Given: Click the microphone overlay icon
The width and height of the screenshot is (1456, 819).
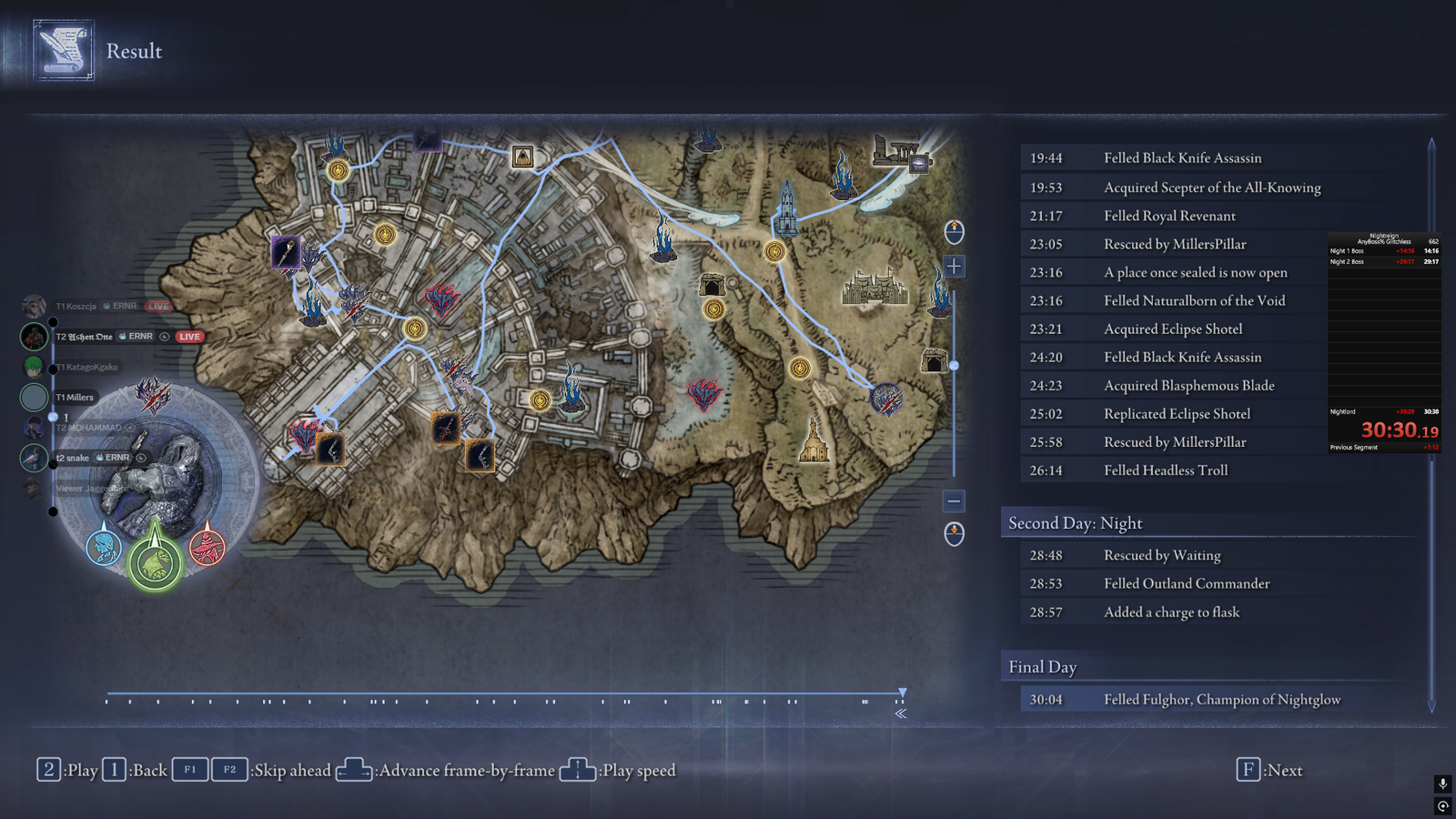Looking at the screenshot, I should coord(1442,784).
